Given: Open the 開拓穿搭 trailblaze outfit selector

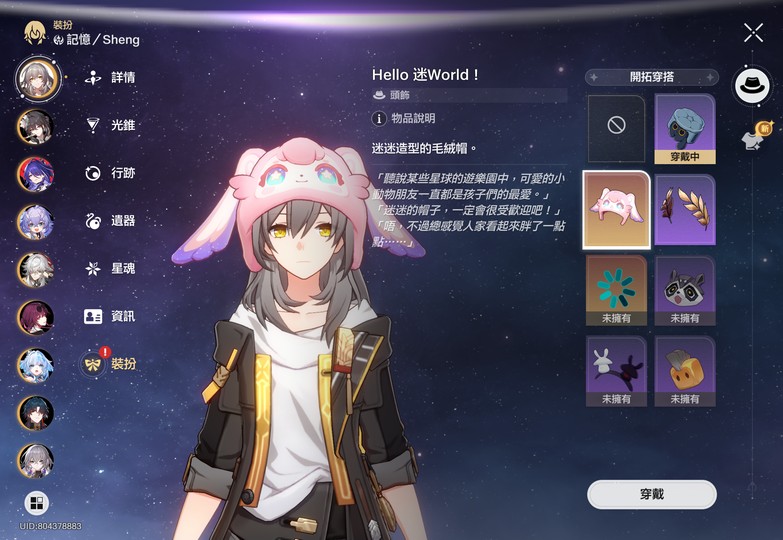Looking at the screenshot, I should pos(652,77).
